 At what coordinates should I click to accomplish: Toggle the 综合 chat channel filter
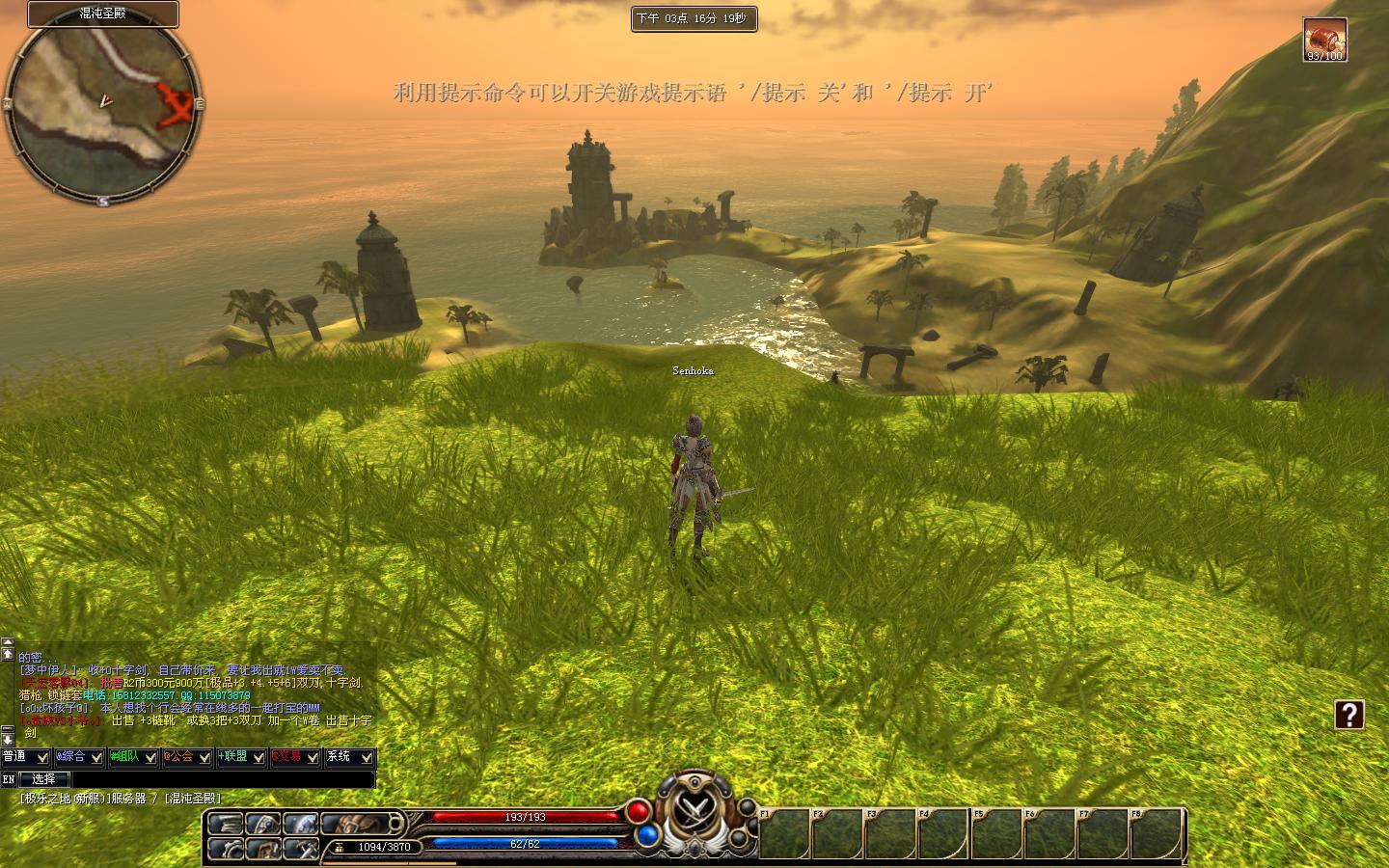pyautogui.click(x=78, y=757)
